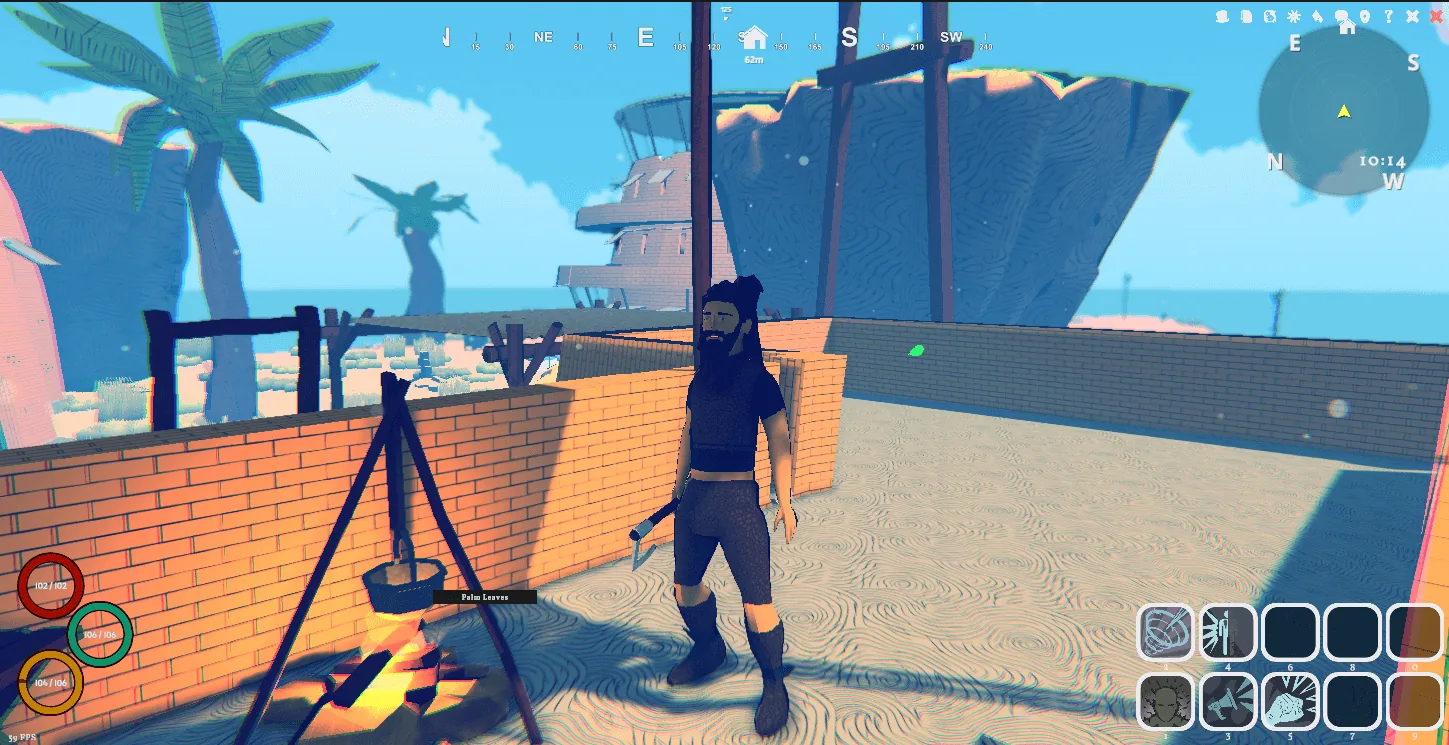The width and height of the screenshot is (1449, 745).
Task: Activate the whirlwind tornado ability
Action: click(1165, 632)
